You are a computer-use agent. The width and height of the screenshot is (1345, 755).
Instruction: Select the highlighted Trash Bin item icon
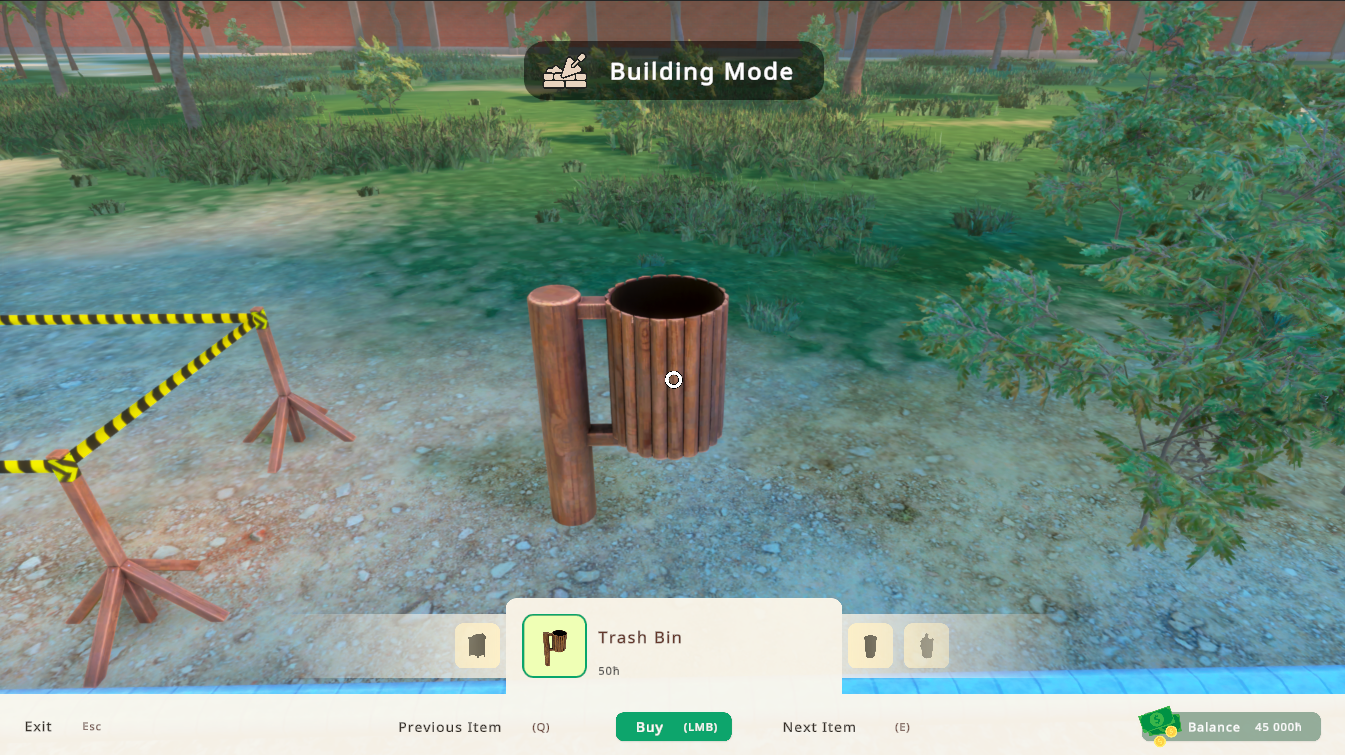[554, 645]
